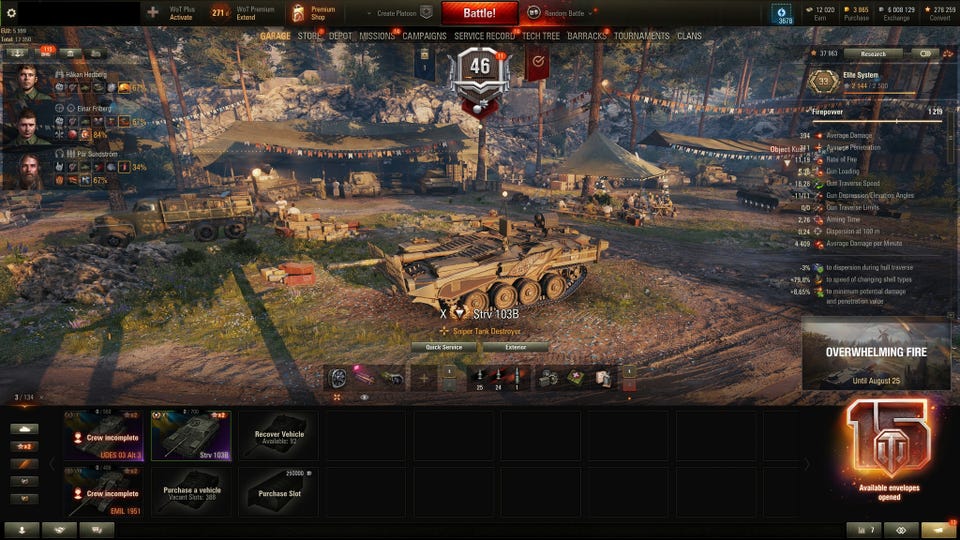Viewport: 960px width, 540px height.
Task: Show the Clans tab
Action: point(689,36)
